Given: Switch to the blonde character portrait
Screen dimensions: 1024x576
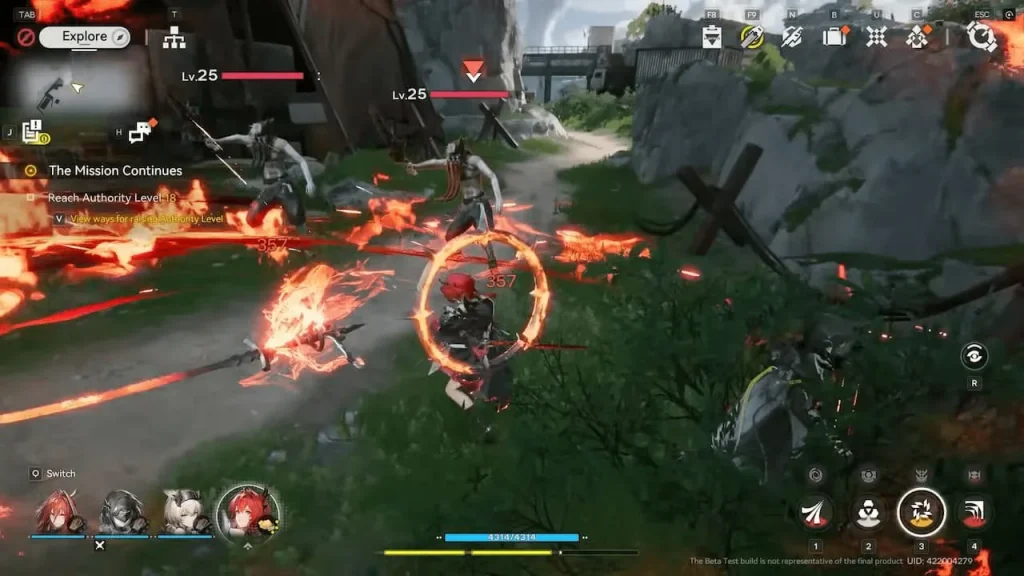Looking at the screenshot, I should click(x=185, y=512).
